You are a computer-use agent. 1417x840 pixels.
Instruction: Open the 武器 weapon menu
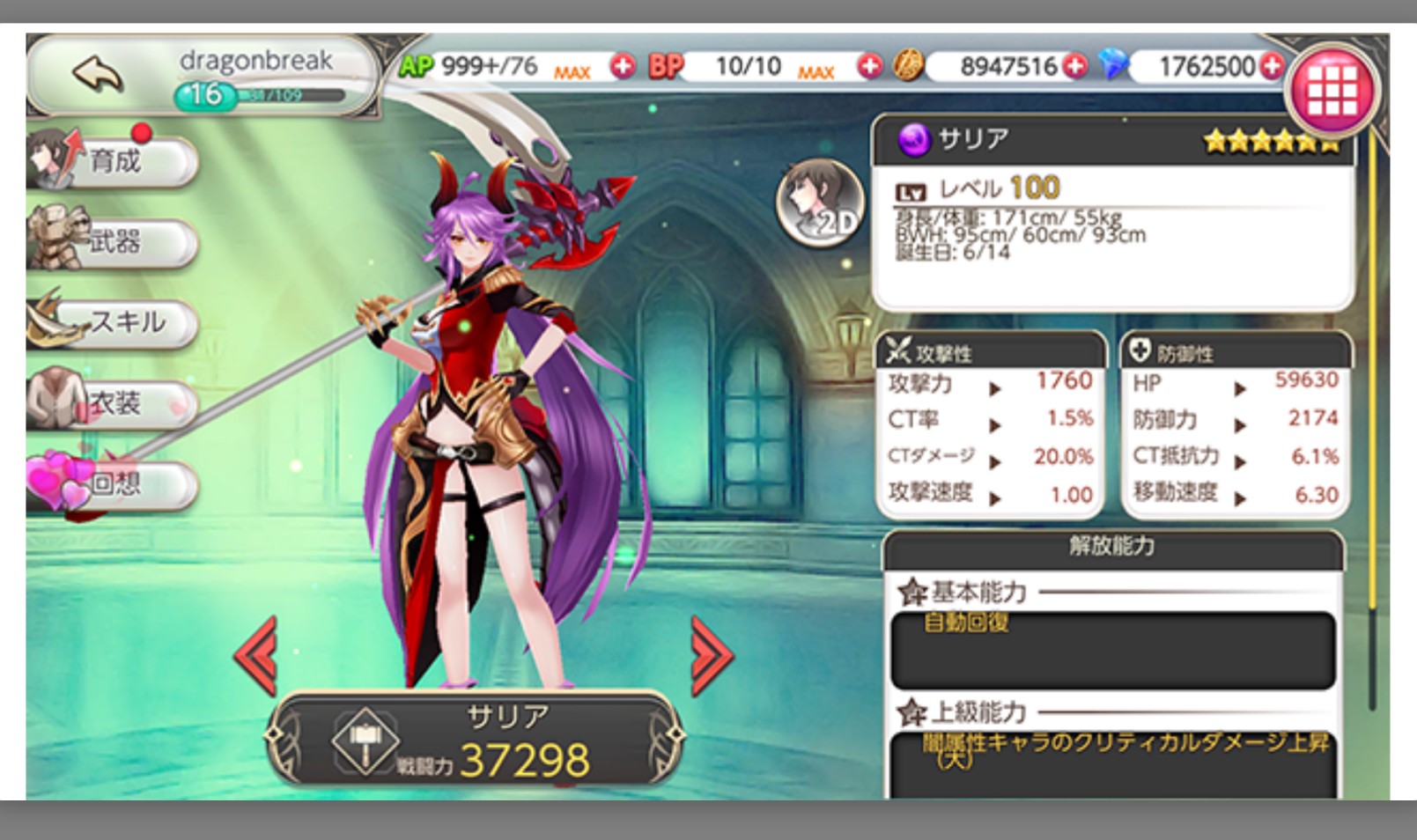click(114, 241)
